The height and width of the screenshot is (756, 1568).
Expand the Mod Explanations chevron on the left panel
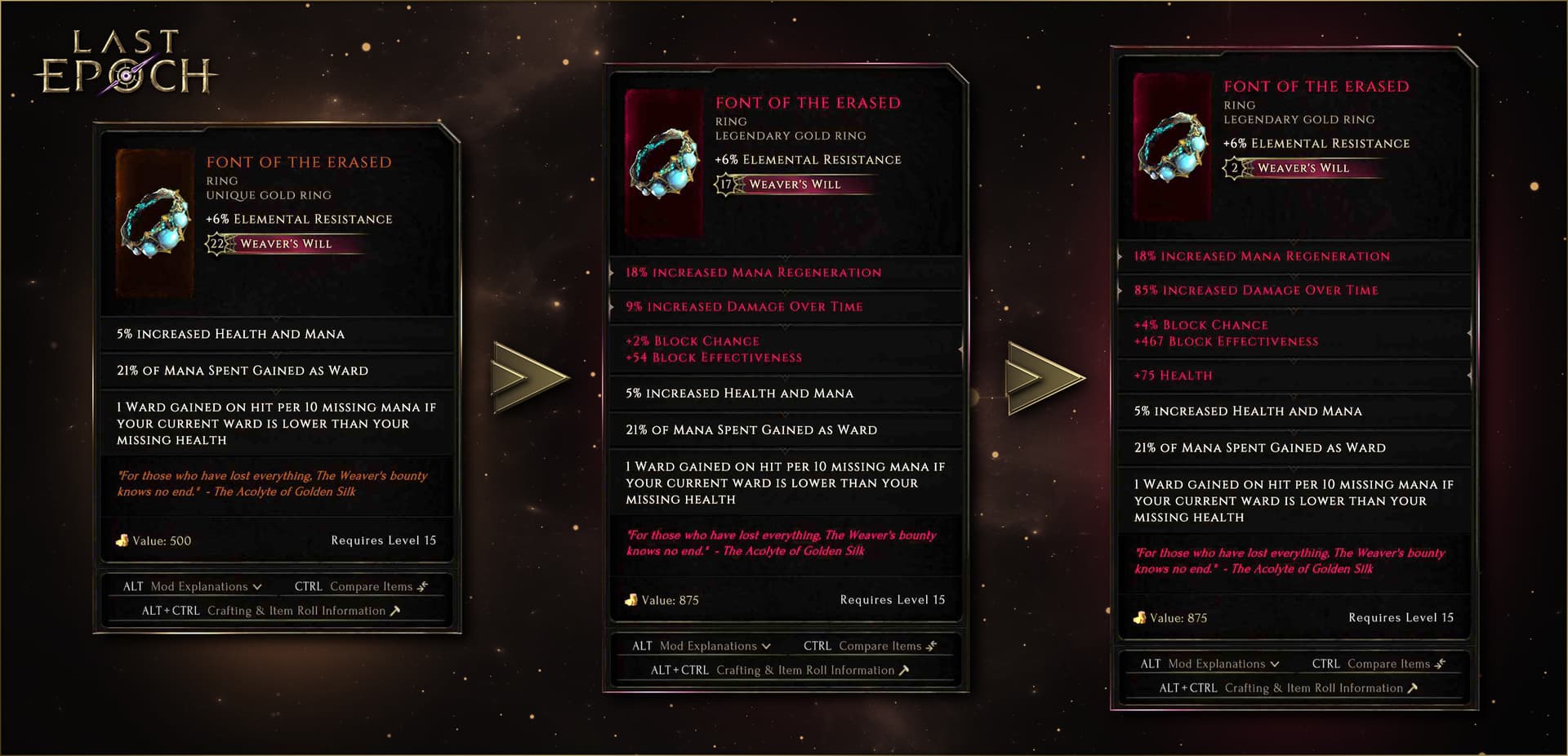pyautogui.click(x=259, y=585)
